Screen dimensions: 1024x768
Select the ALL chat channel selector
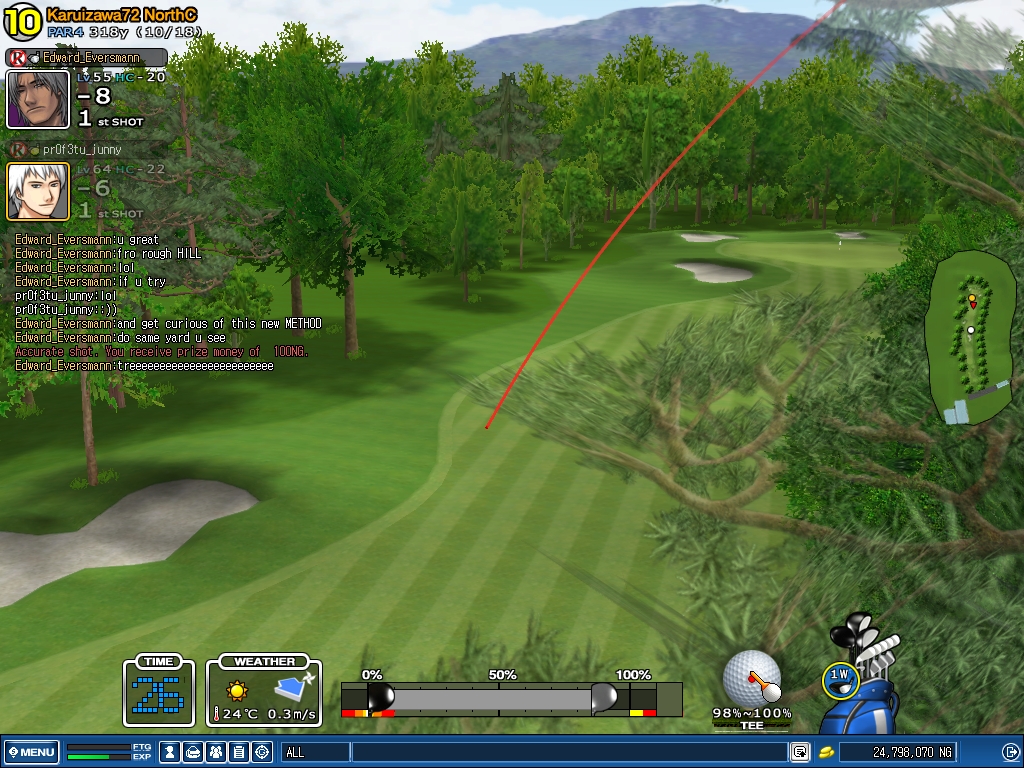(x=315, y=752)
